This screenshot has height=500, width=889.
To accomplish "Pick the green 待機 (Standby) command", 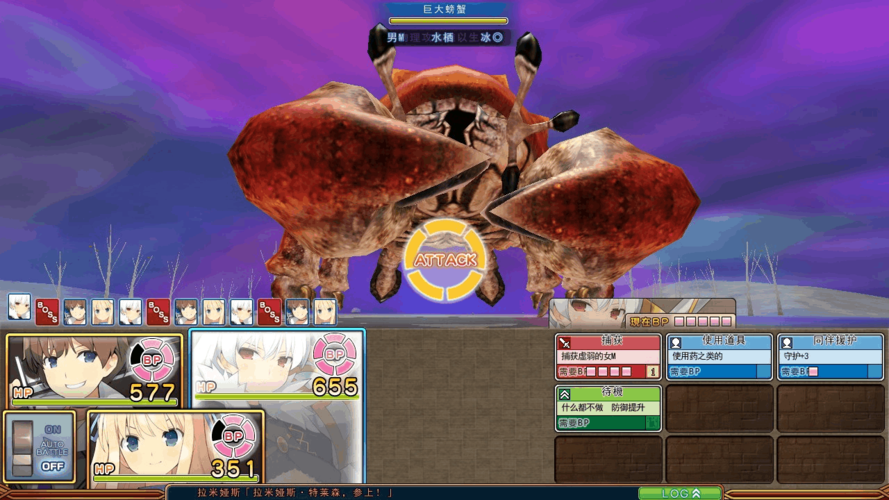I will point(608,408).
